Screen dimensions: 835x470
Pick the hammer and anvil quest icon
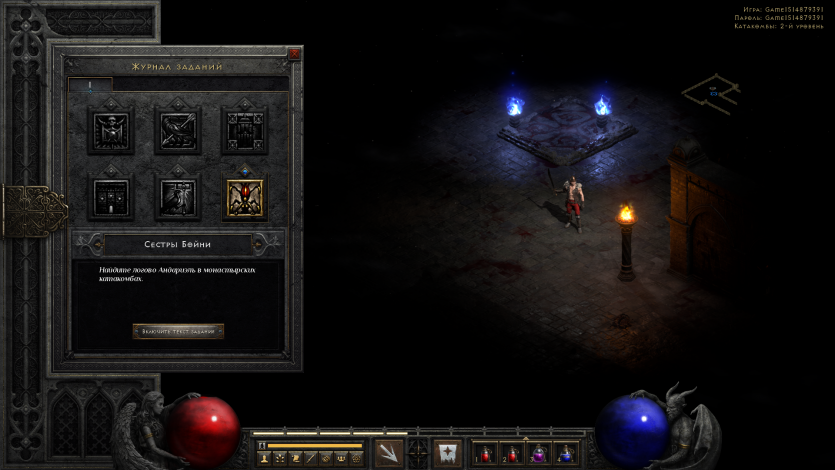pyautogui.click(x=178, y=196)
